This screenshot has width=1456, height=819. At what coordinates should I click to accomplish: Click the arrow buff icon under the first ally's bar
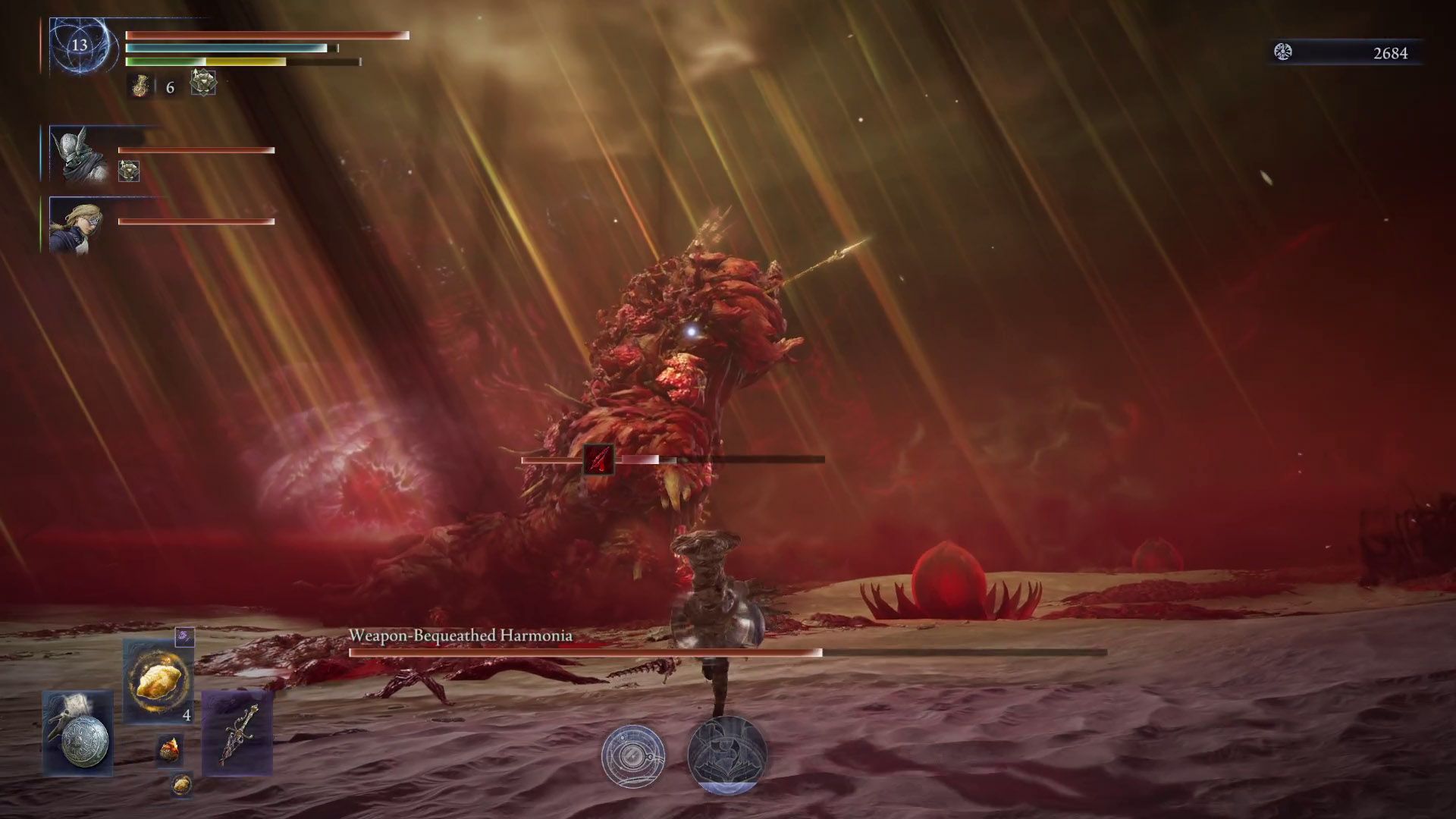point(129,170)
